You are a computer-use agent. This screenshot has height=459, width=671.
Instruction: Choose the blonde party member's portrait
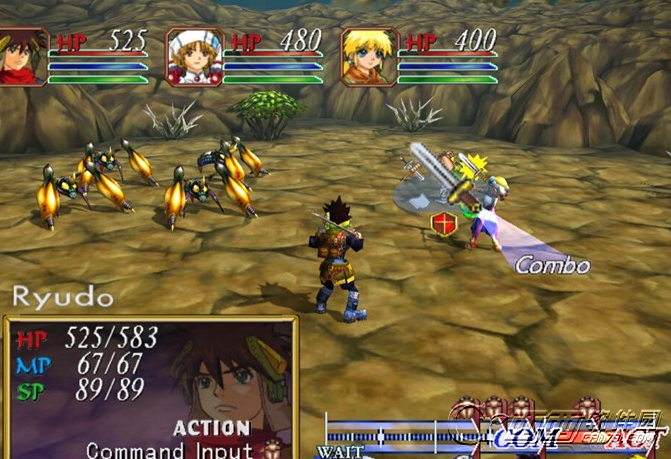(368, 57)
